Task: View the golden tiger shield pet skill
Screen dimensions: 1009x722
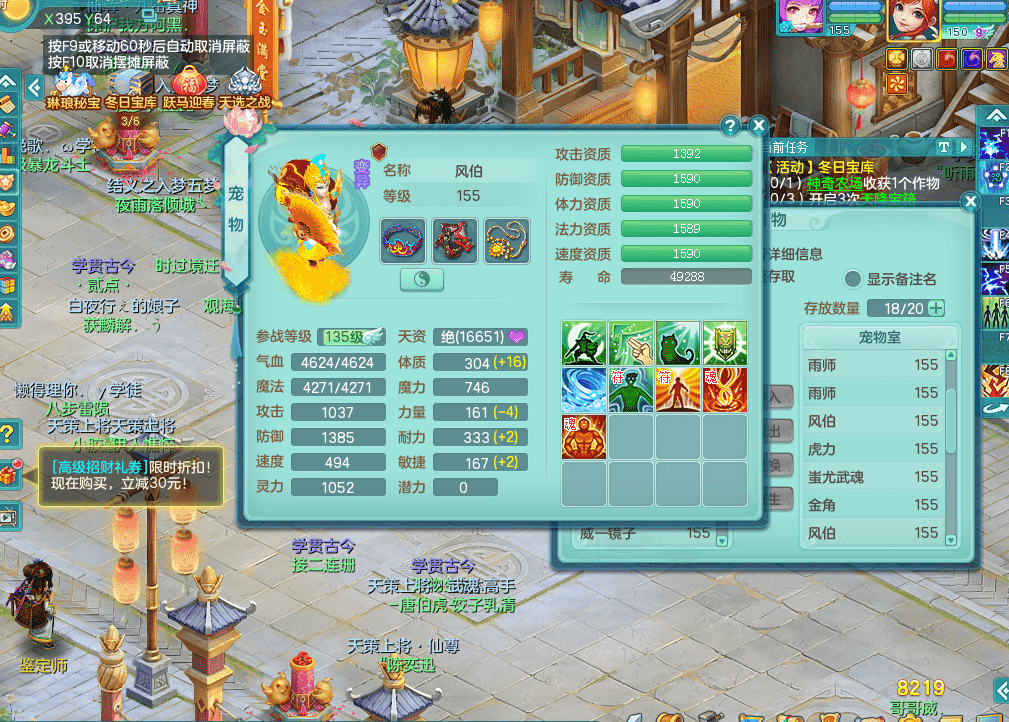Action: point(724,343)
